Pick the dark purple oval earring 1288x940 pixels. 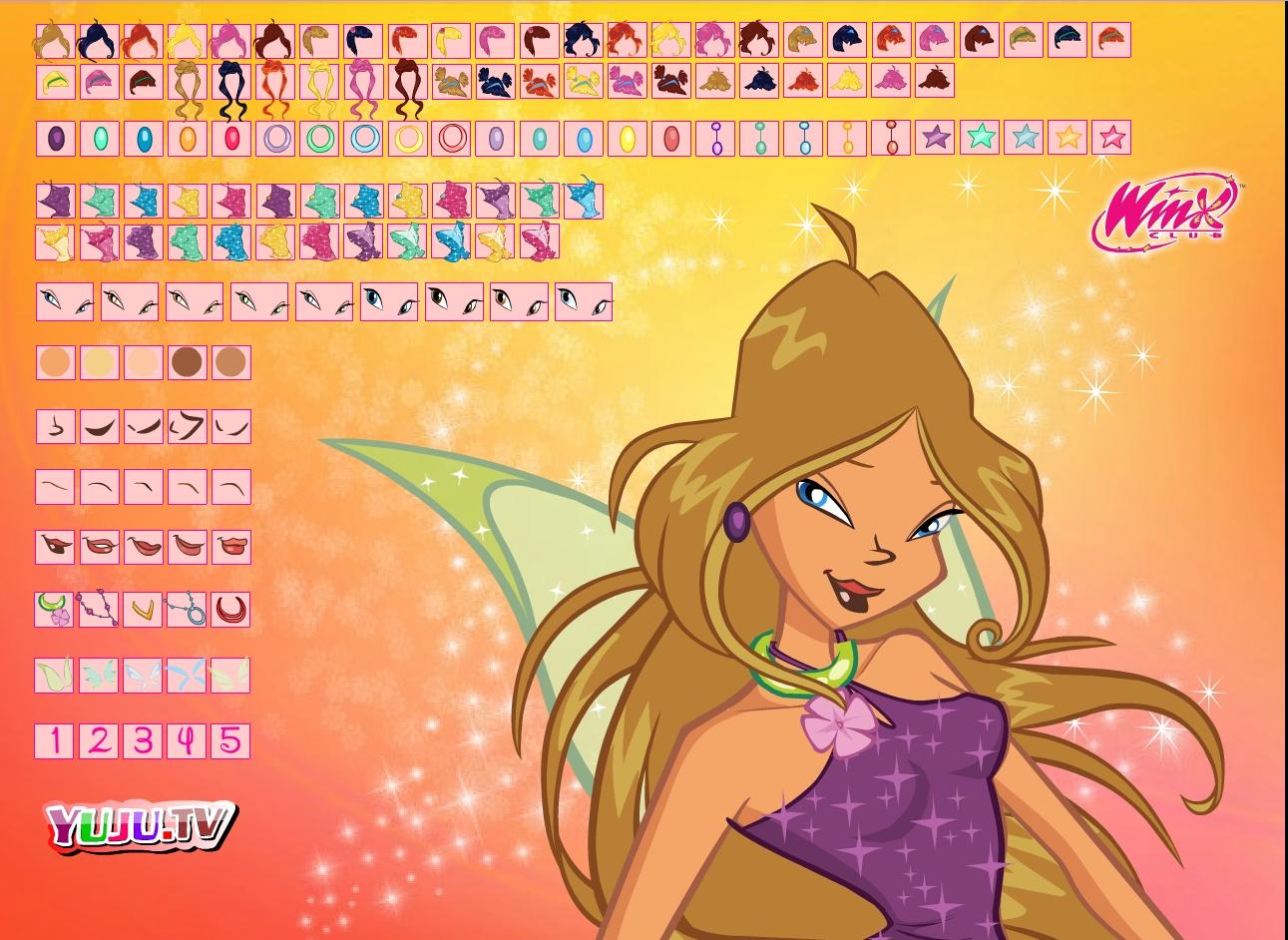pyautogui.click(x=55, y=137)
